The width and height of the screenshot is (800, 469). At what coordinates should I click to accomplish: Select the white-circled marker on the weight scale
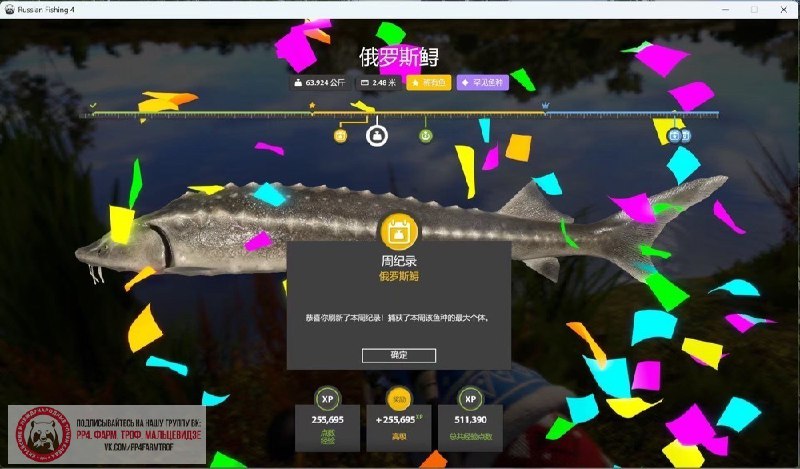coord(377,134)
